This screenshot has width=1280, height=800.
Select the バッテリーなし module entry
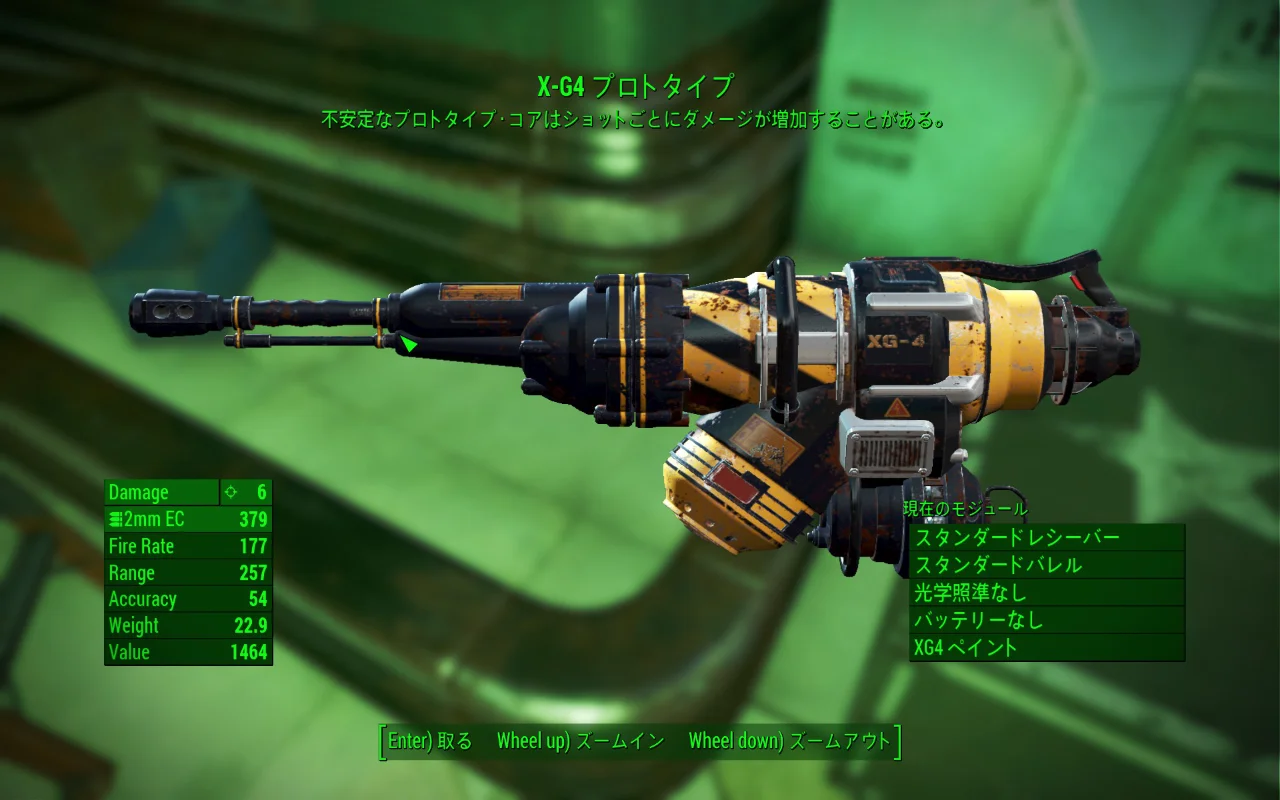(x=1046, y=620)
